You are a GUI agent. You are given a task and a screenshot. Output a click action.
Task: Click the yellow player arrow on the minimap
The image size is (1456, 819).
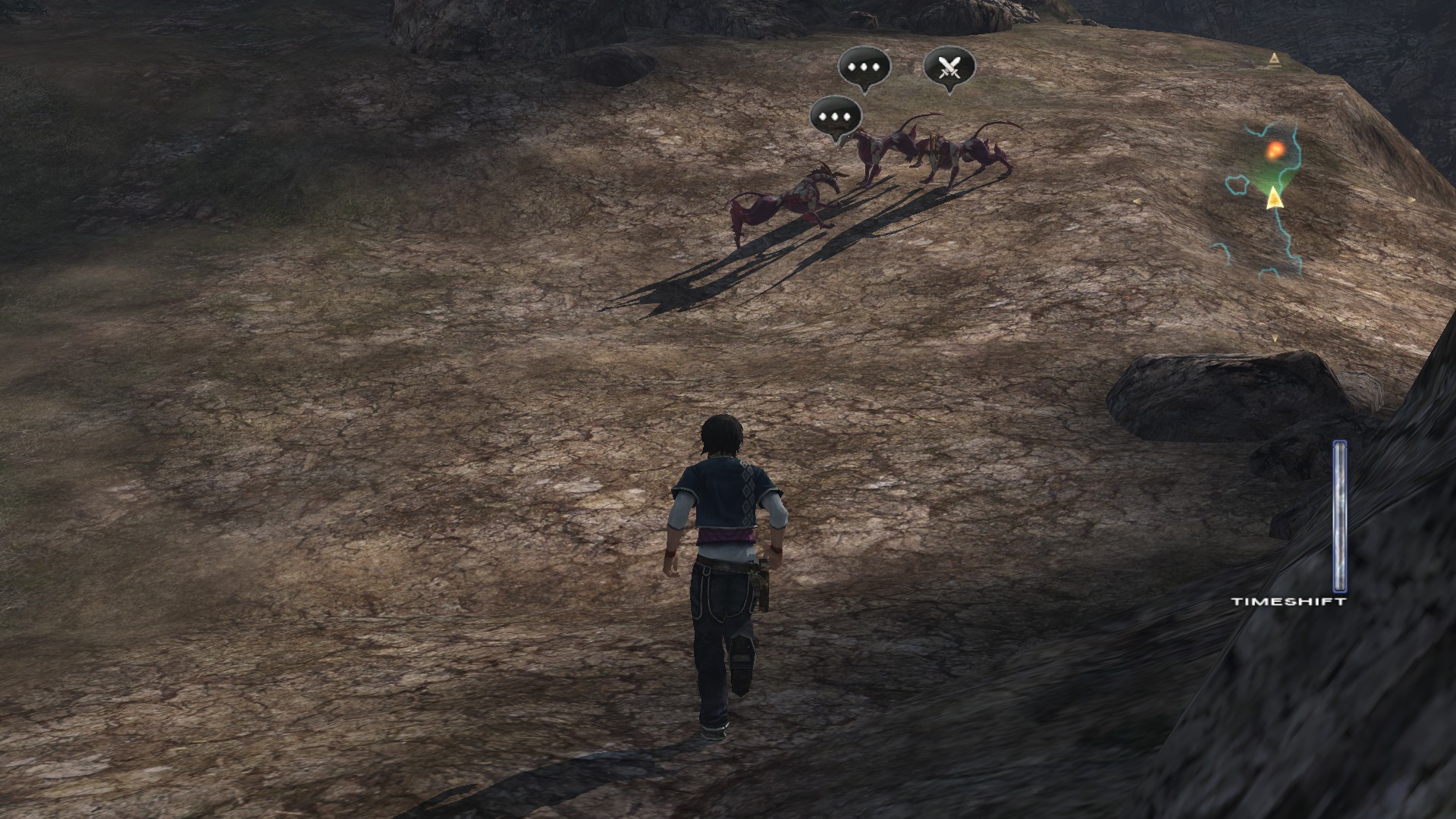(x=1274, y=199)
